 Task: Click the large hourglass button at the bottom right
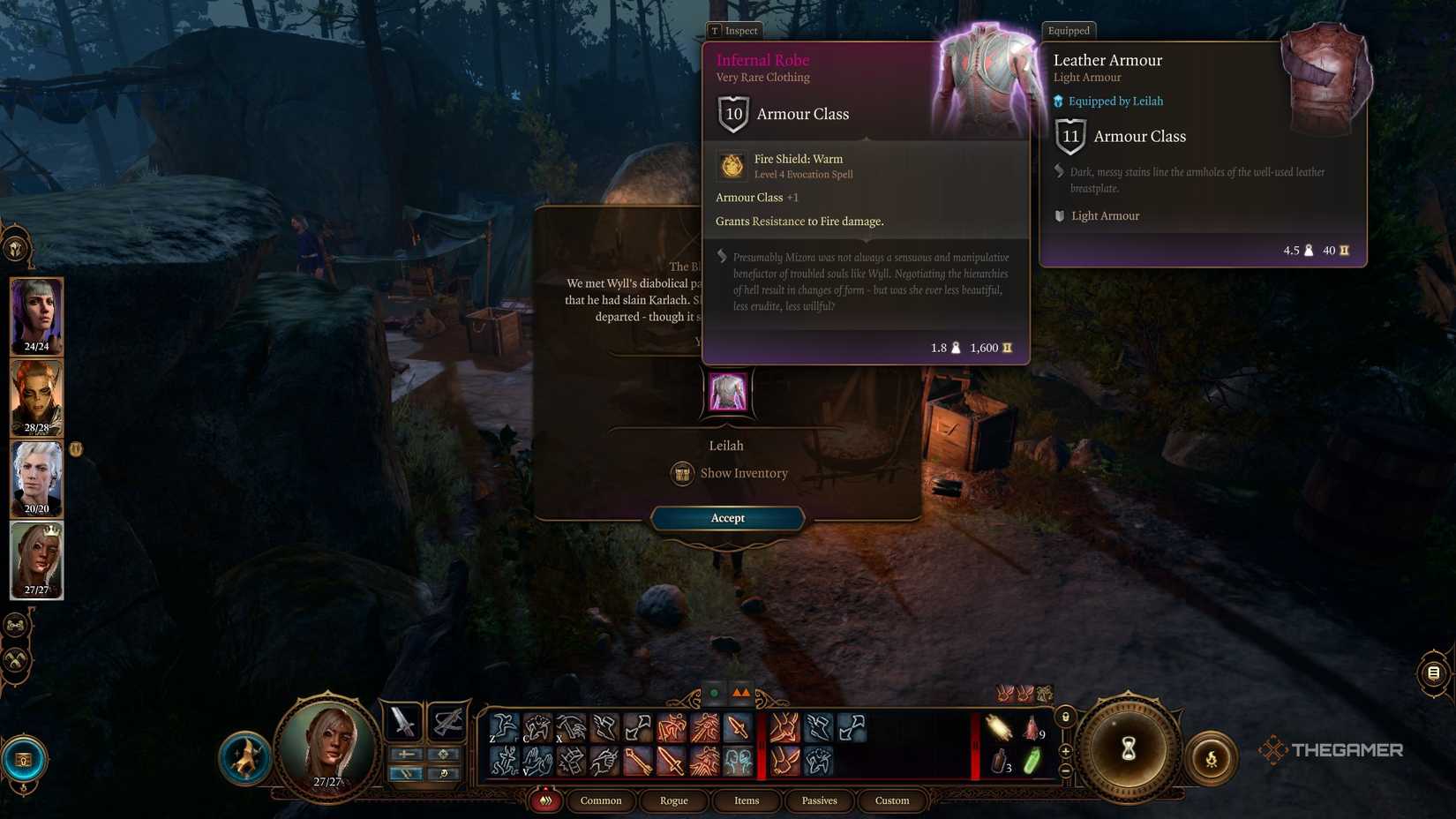pos(1129,748)
